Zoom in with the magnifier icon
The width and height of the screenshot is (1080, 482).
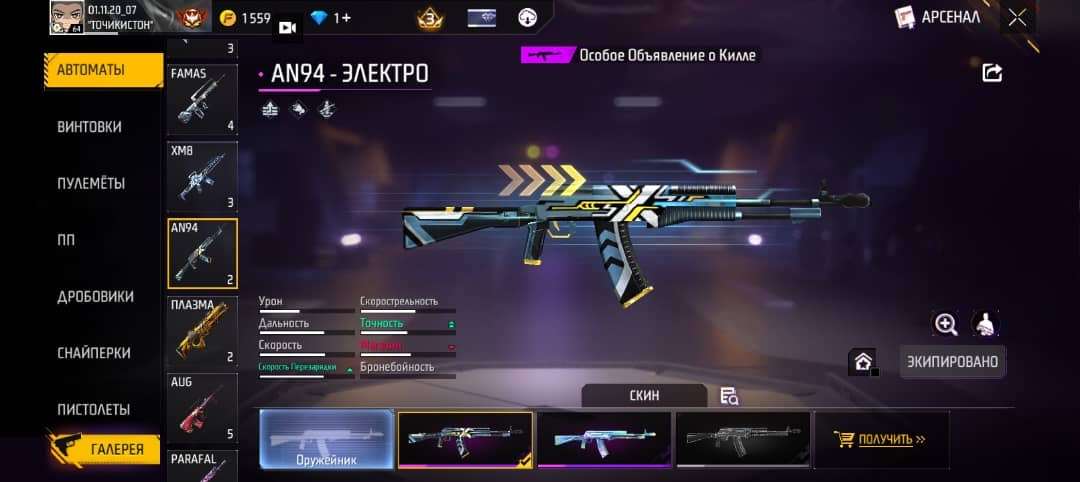click(x=946, y=323)
